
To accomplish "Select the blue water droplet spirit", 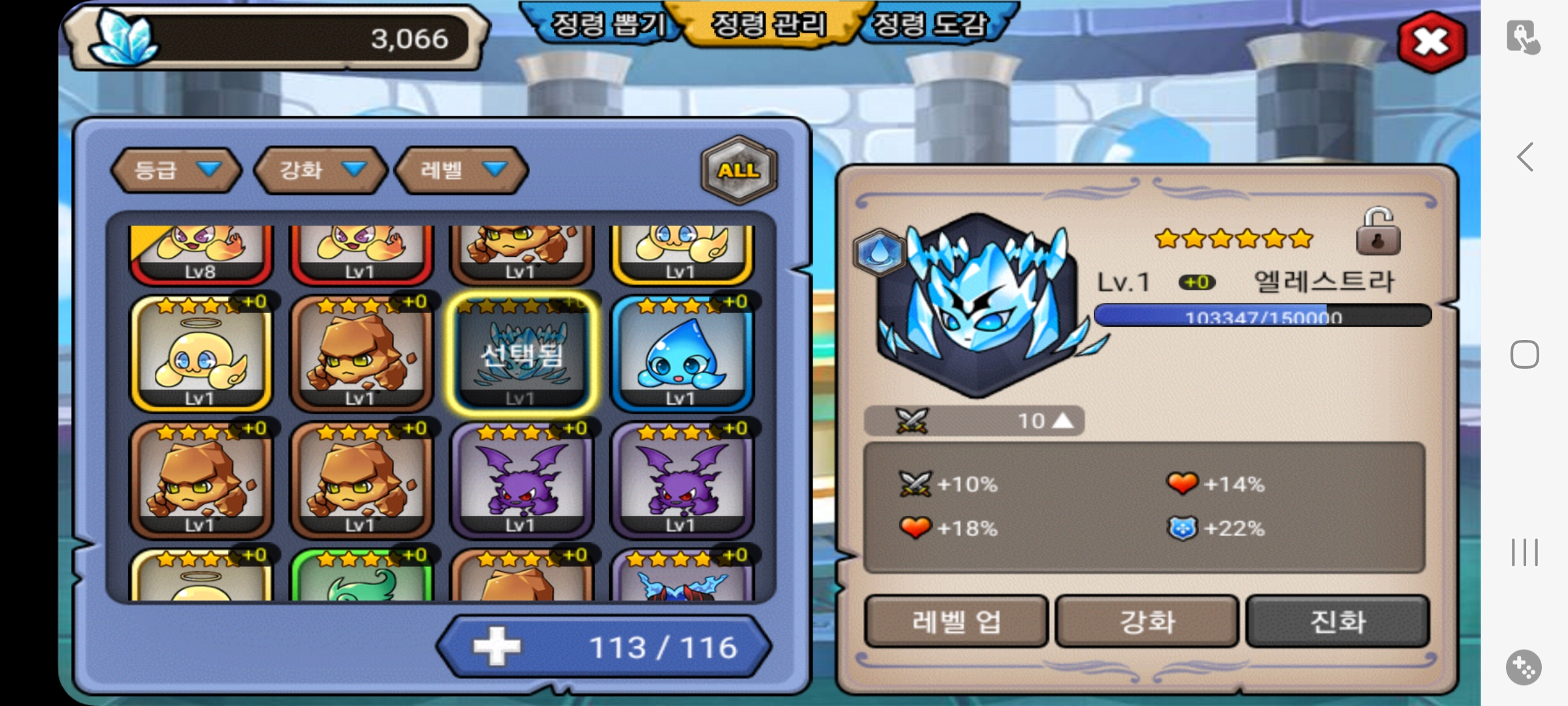I will click(681, 354).
